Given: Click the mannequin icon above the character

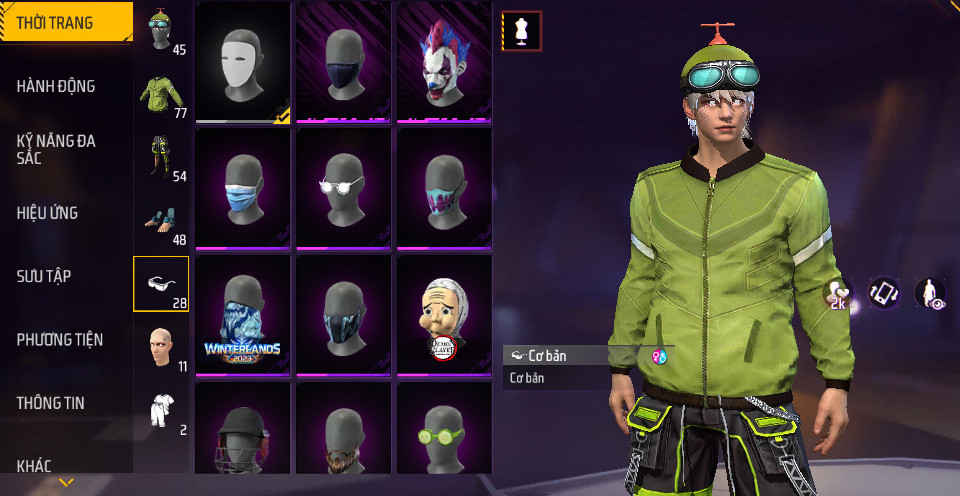Looking at the screenshot, I should tap(521, 31).
